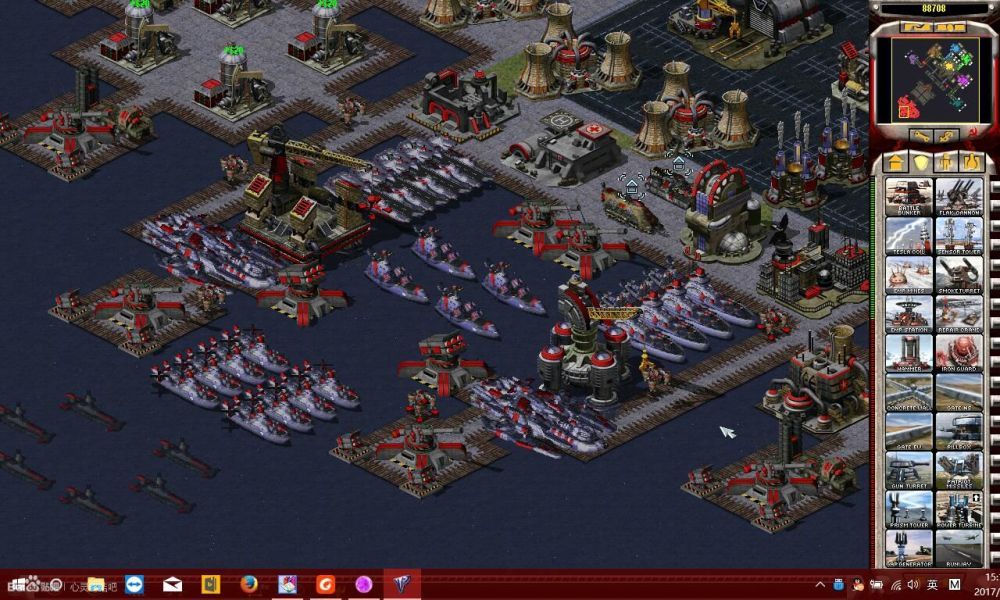Select the Flak Cannon build icon
Image resolution: width=1000 pixels, height=600 pixels.
959,197
